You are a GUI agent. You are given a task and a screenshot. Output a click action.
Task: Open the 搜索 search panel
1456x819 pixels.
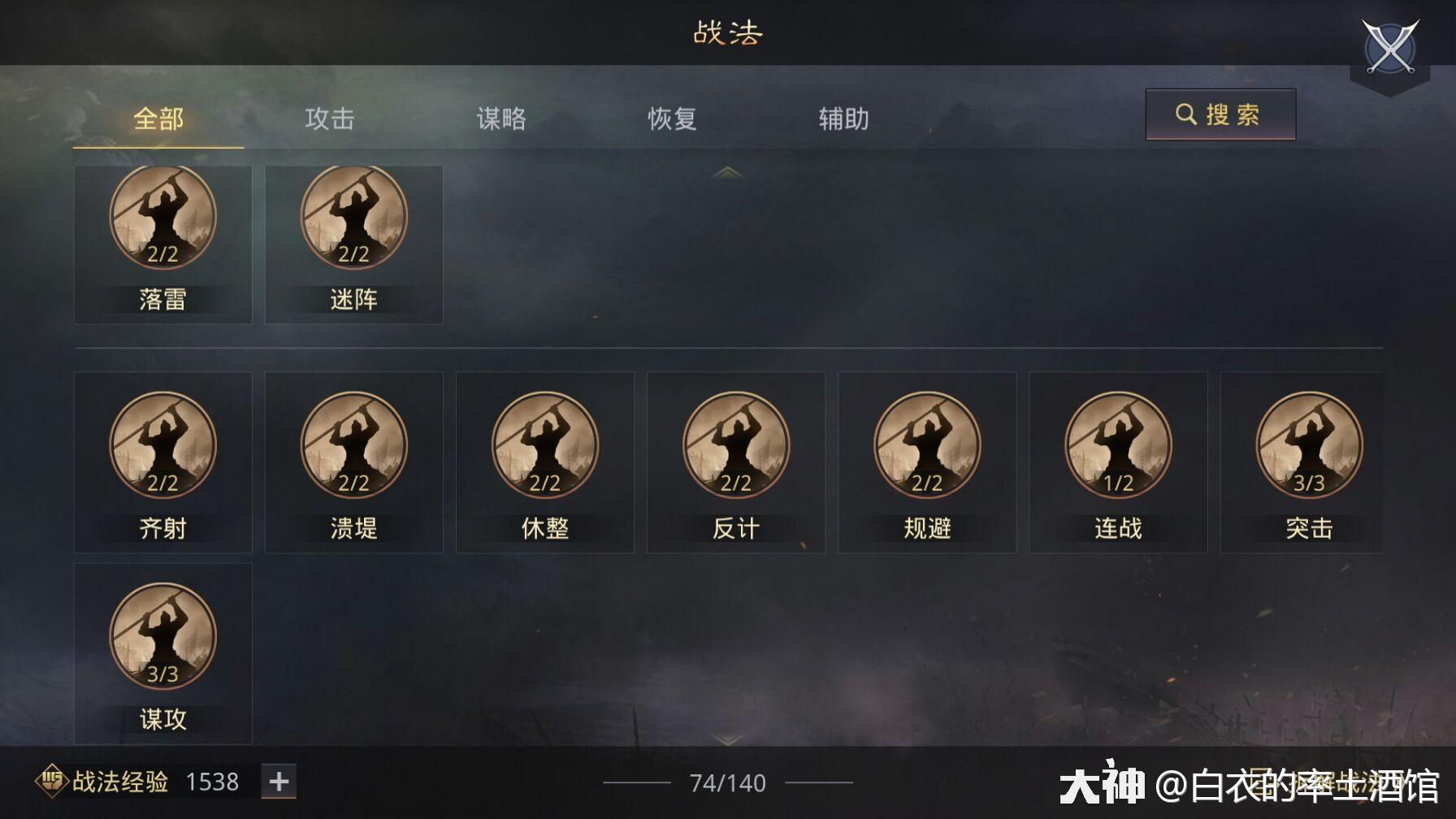[x=1219, y=115]
